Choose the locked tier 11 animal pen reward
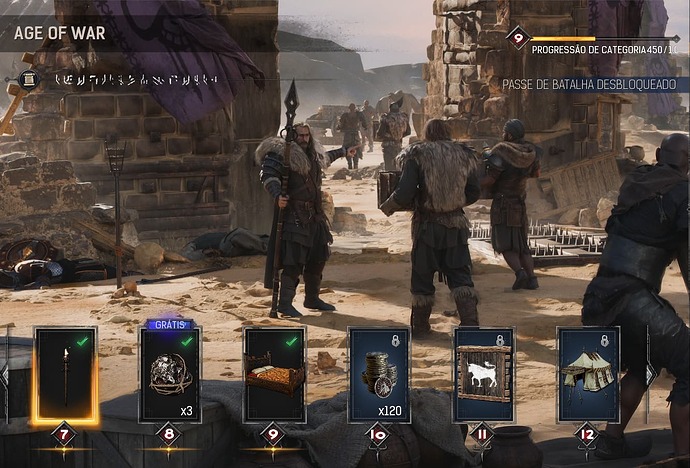The height and width of the screenshot is (468, 690). click(x=483, y=374)
